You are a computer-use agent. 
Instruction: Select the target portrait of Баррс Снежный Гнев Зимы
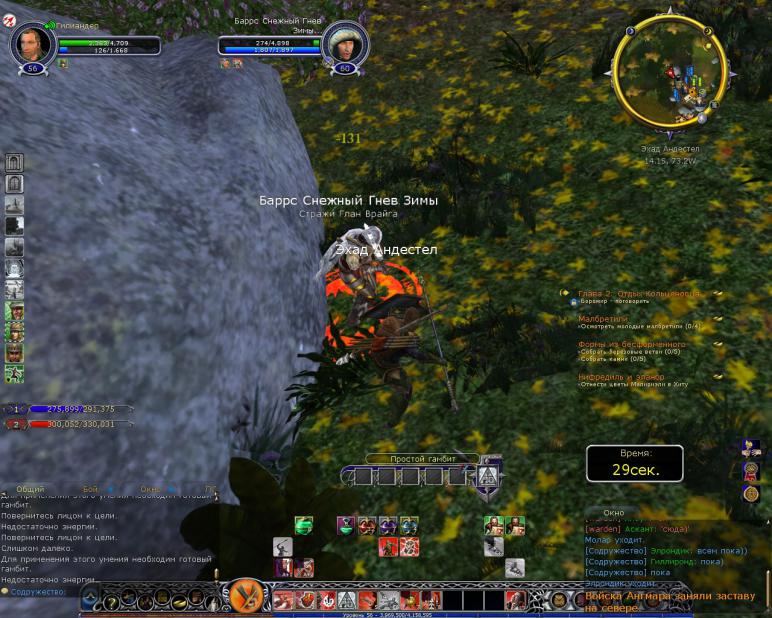(x=345, y=43)
